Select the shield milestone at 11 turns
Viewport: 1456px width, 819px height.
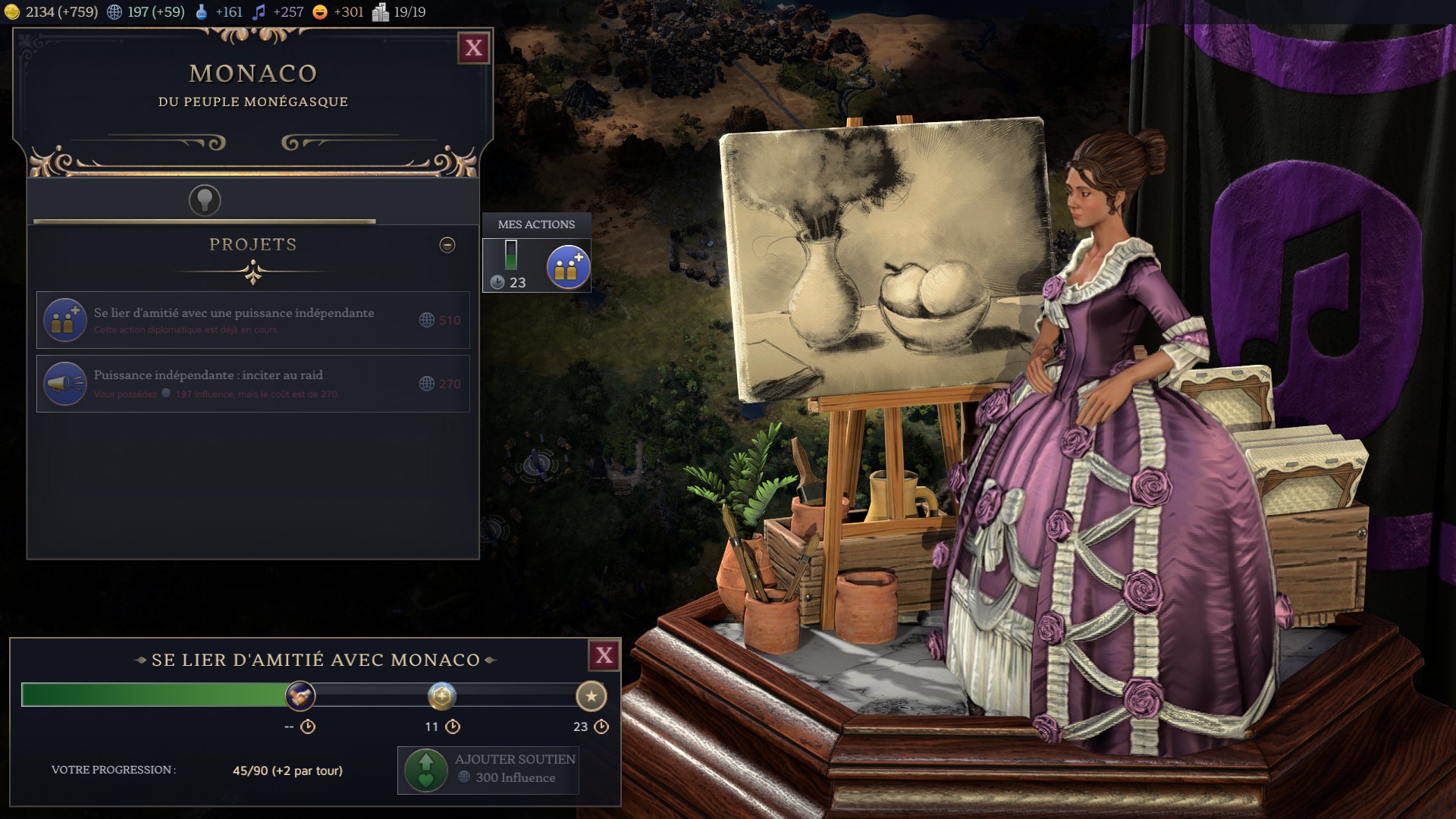(441, 695)
